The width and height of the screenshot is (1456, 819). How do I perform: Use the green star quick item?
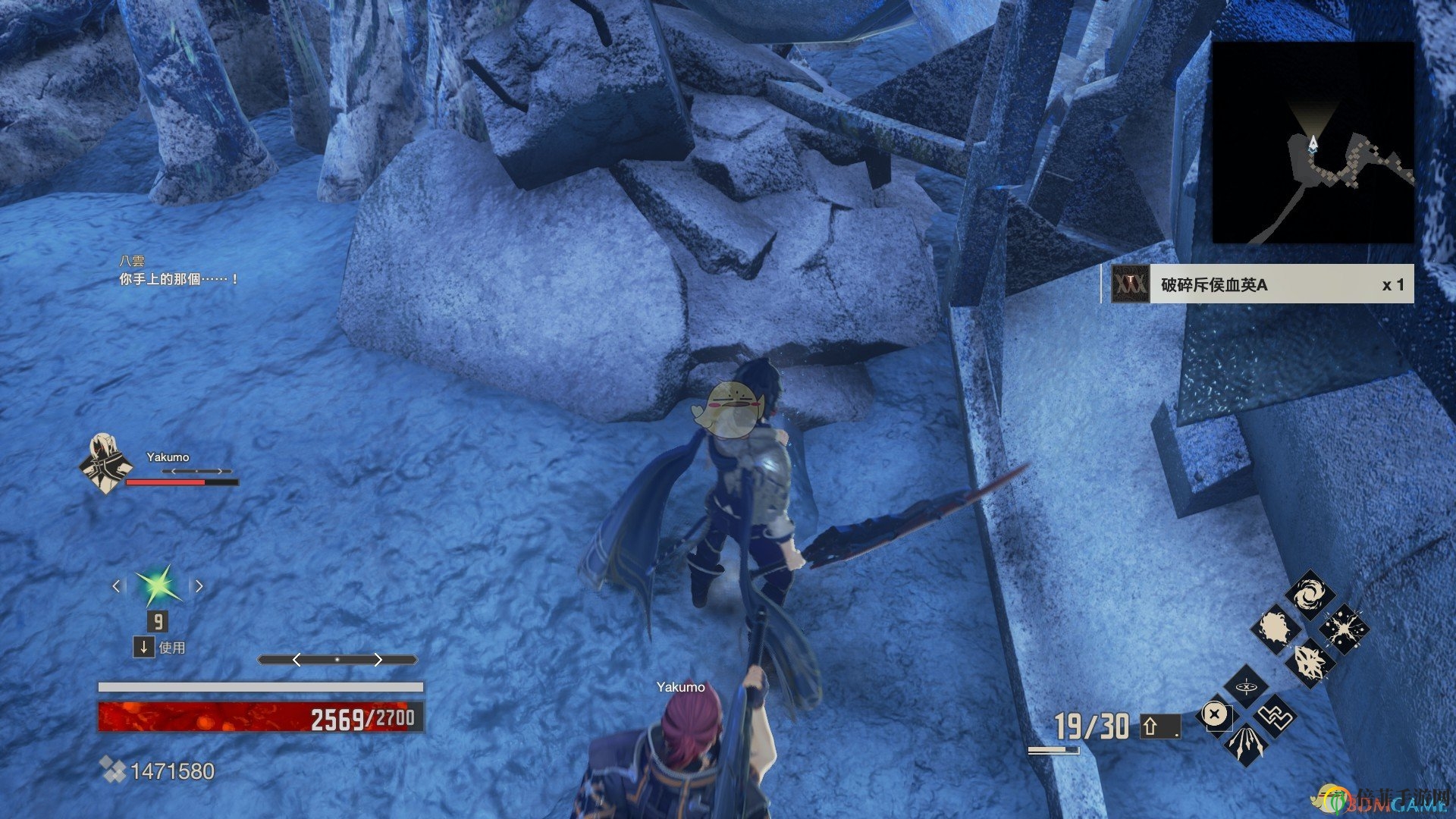158,586
